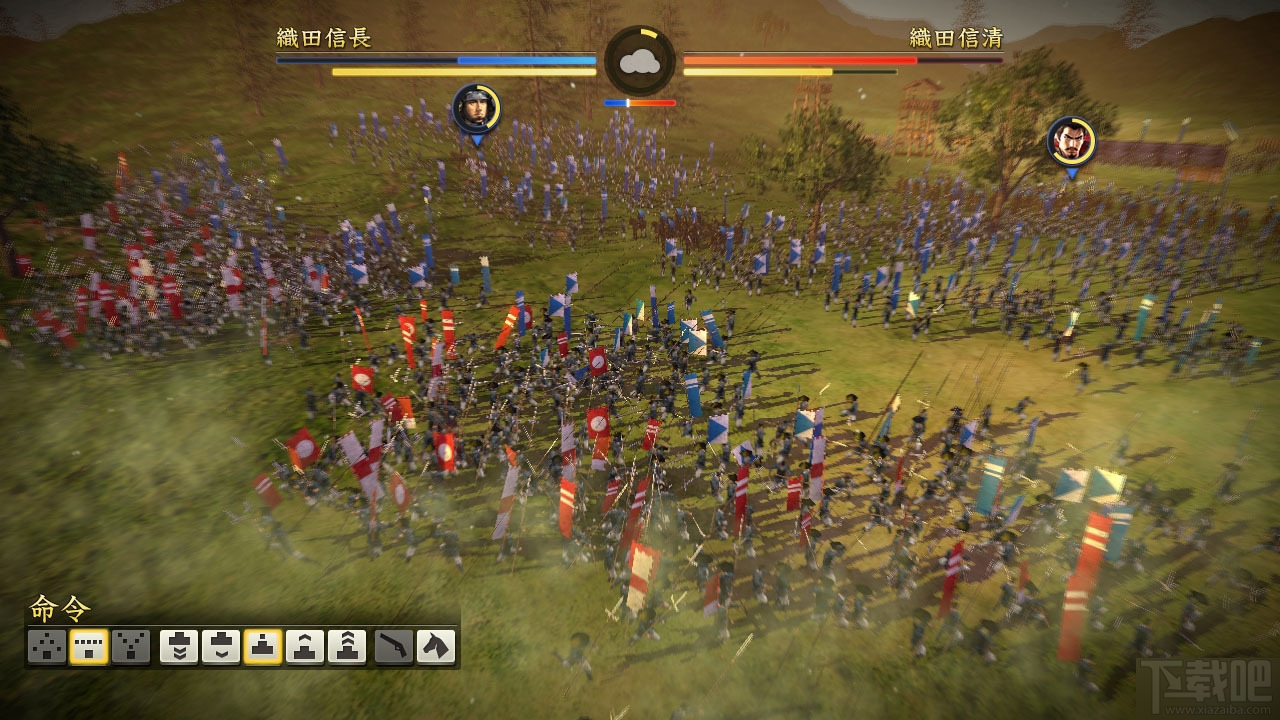Order full charge with double up arrows
This screenshot has height=720, width=1280.
pos(347,647)
